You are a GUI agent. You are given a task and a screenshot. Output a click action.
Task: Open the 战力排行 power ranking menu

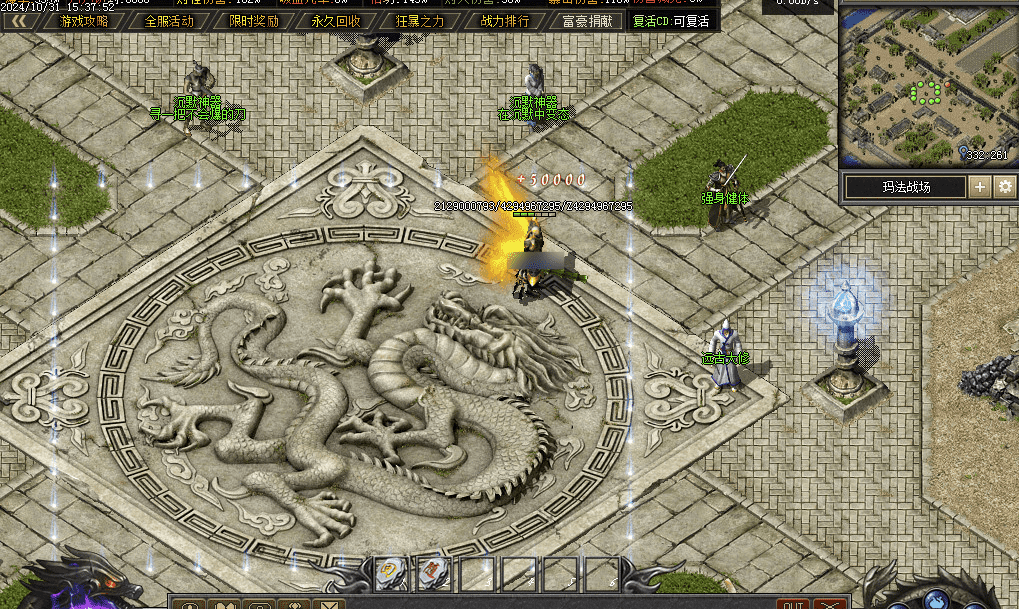(505, 21)
